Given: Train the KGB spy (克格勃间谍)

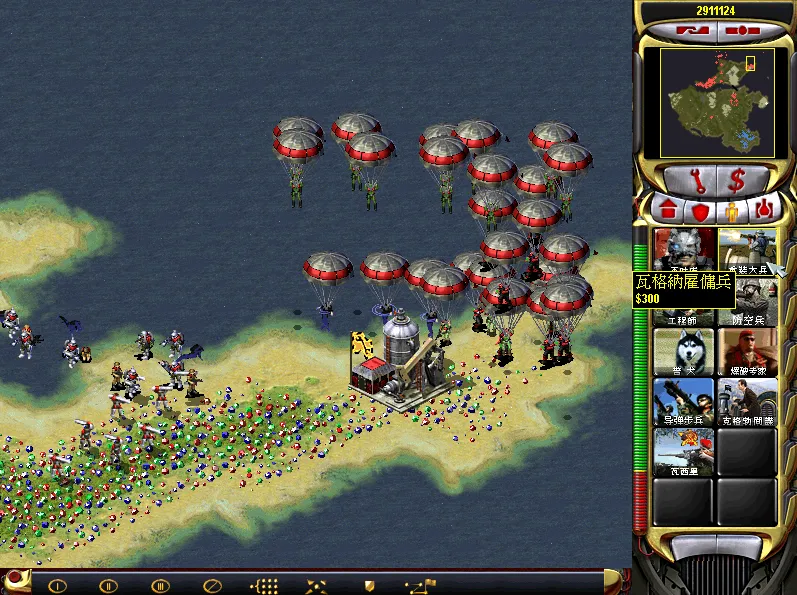Looking at the screenshot, I should pos(746,400).
